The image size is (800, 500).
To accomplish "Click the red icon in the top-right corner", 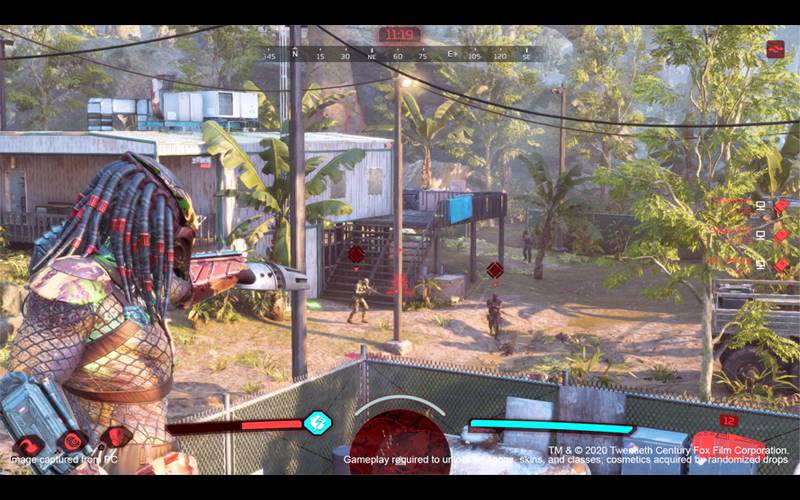I will click(x=775, y=49).
